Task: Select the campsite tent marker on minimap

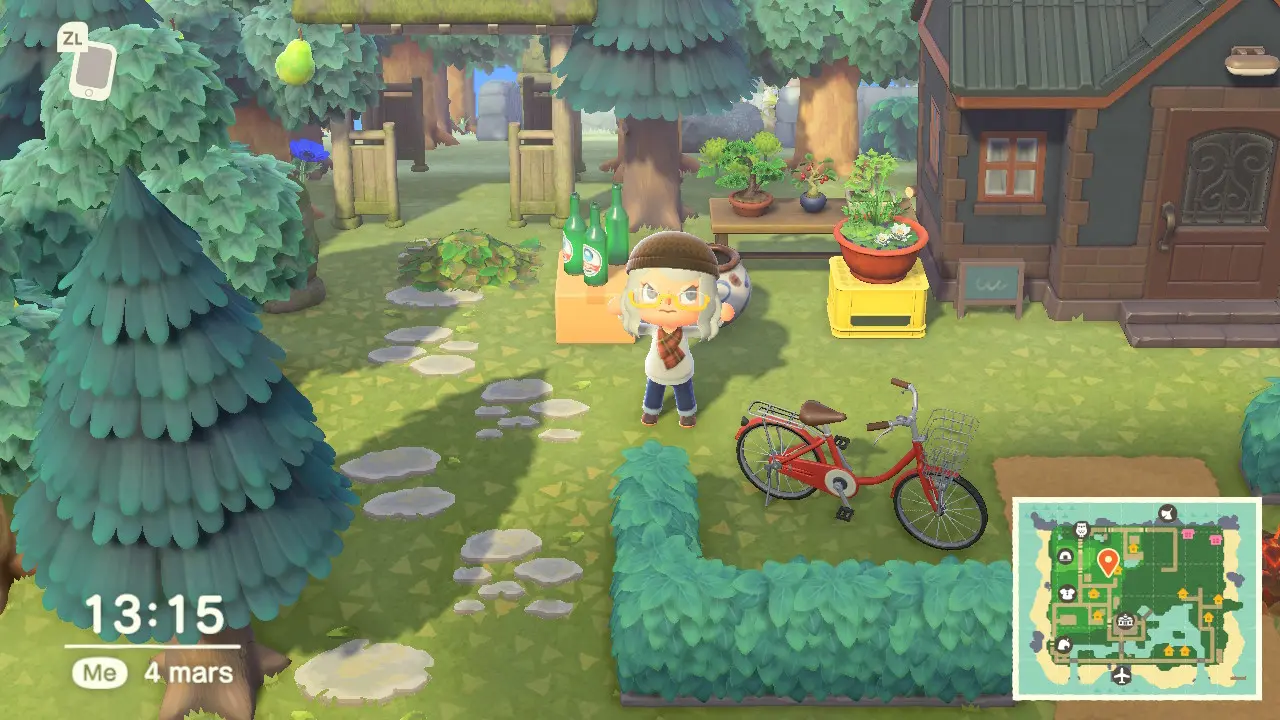Action: coord(1065,557)
